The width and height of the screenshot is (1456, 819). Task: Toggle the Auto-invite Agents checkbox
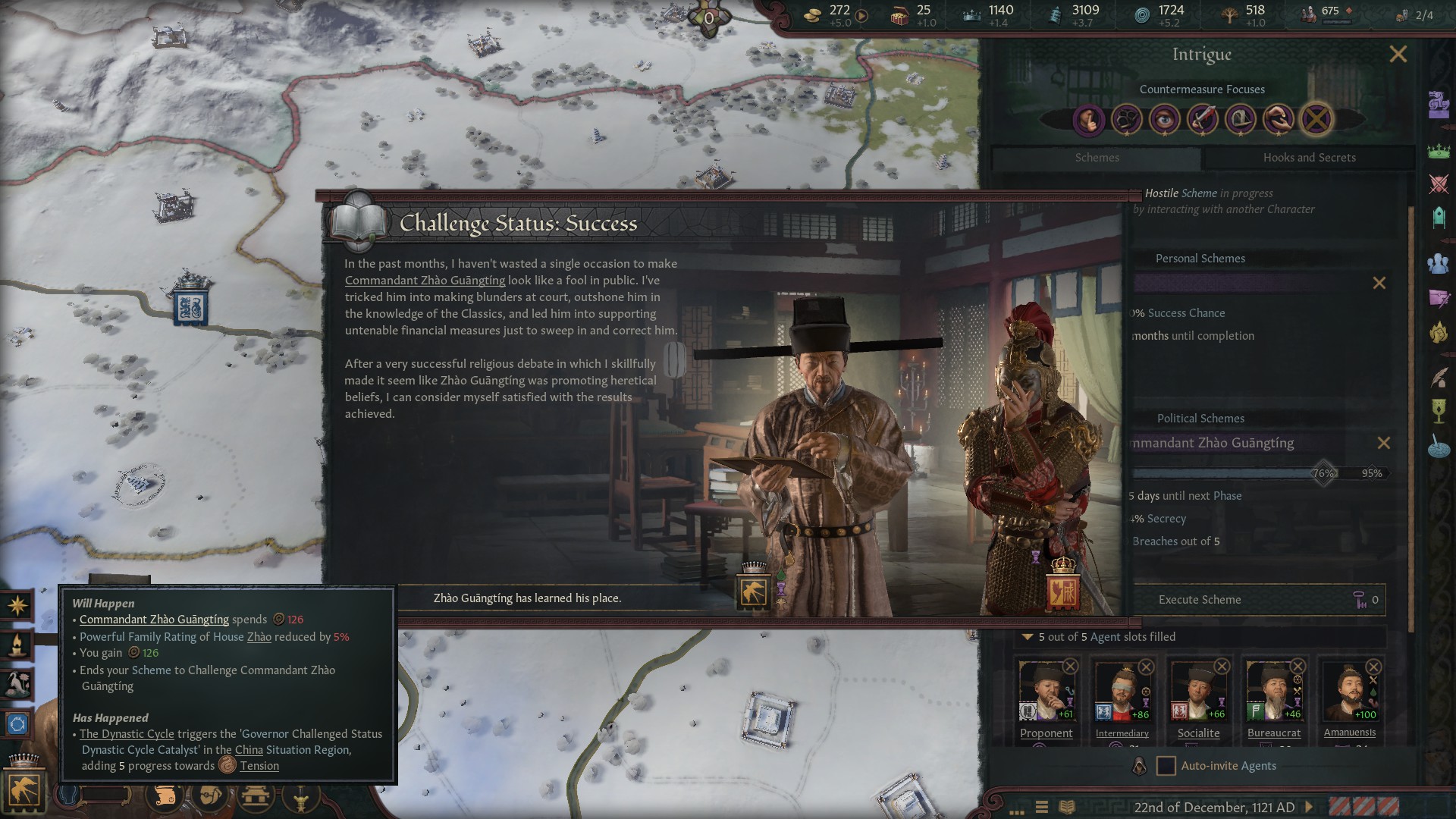[x=1166, y=766]
